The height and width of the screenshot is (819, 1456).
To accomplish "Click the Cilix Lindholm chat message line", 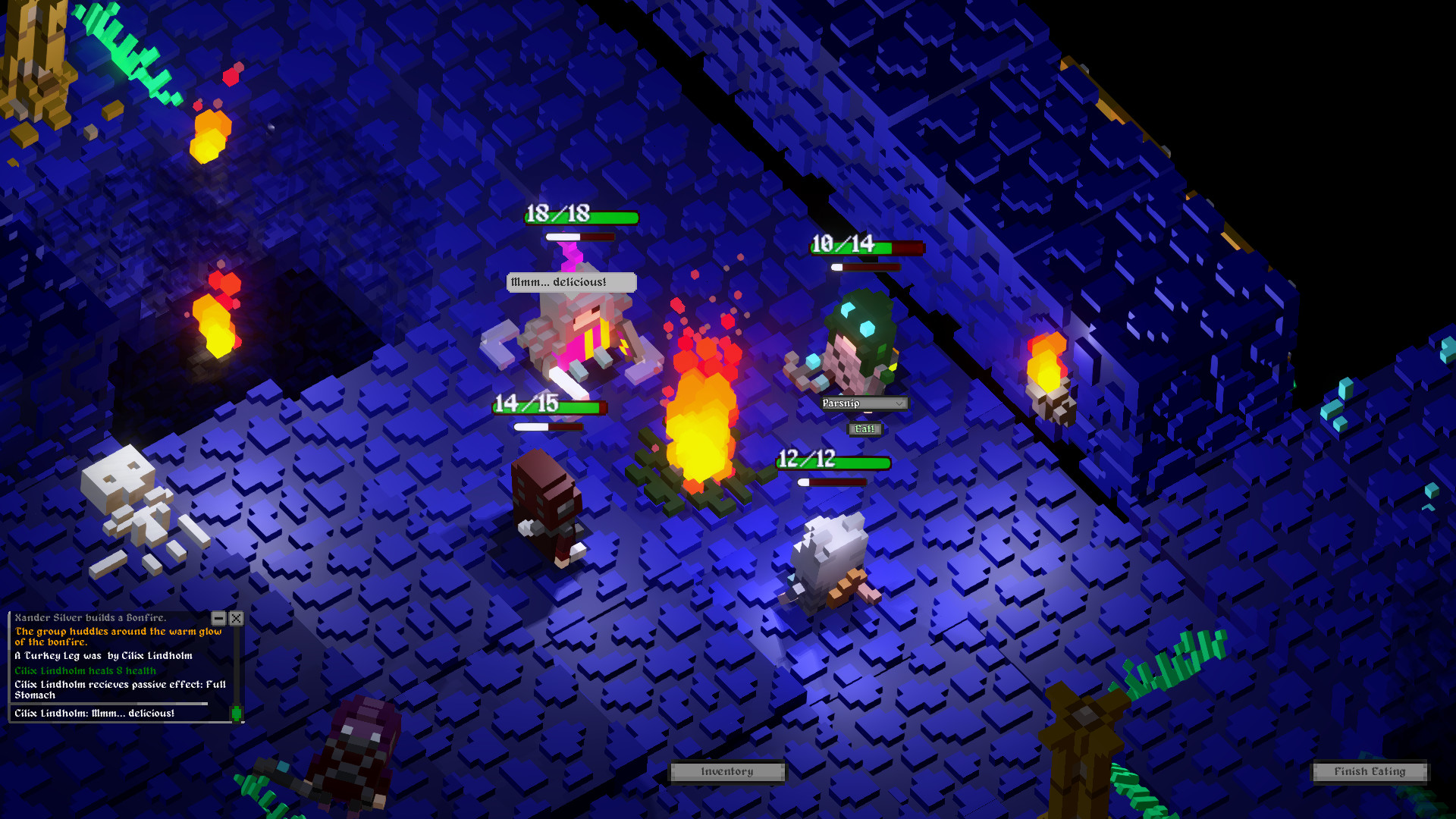I will click(x=95, y=713).
